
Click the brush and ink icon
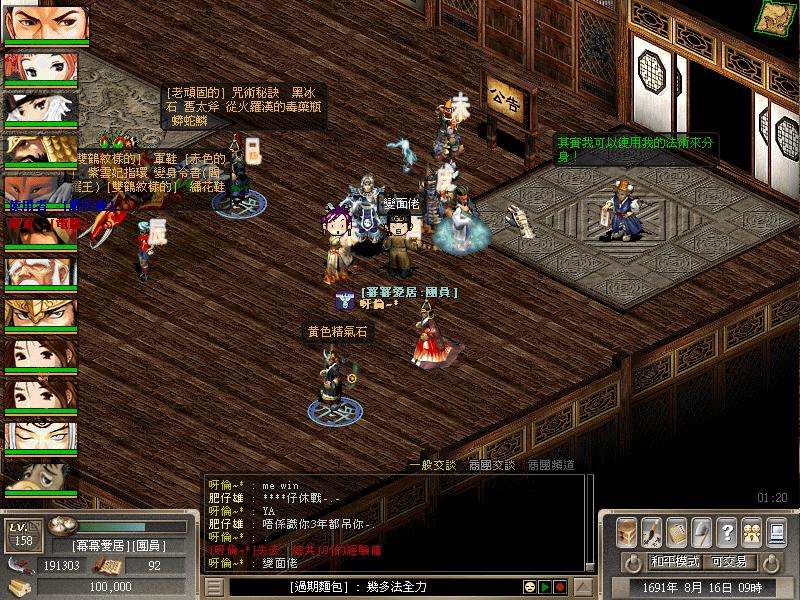(652, 531)
